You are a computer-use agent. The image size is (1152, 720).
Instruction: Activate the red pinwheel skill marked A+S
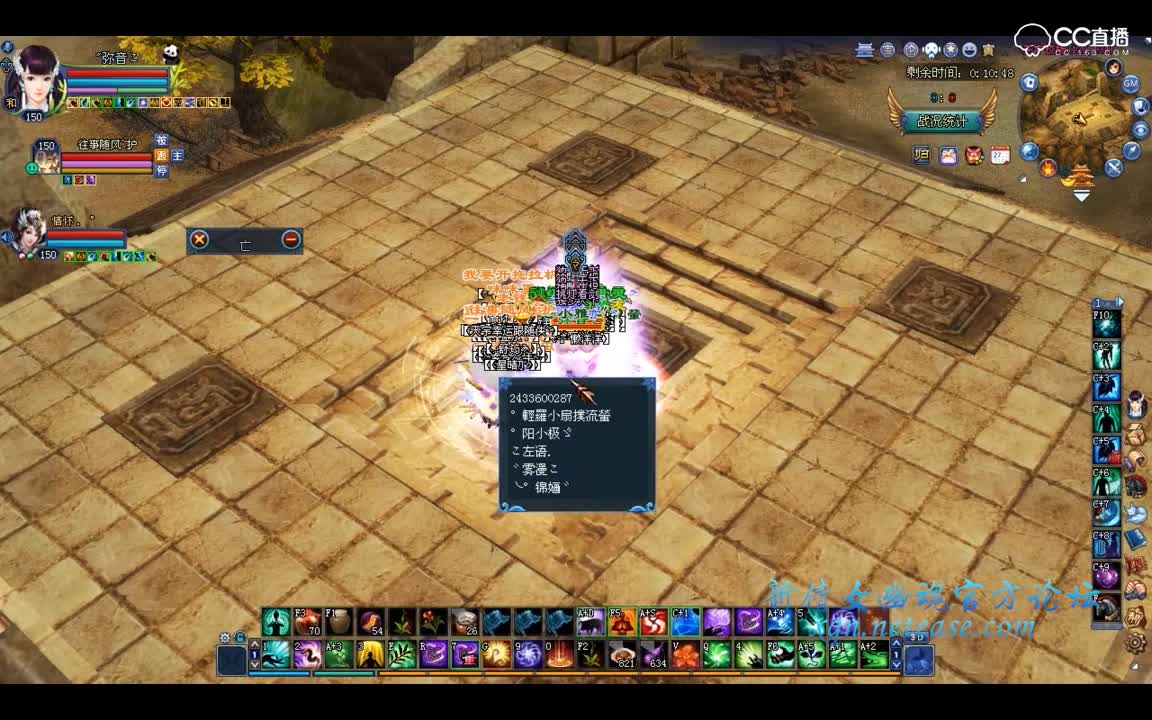(652, 622)
